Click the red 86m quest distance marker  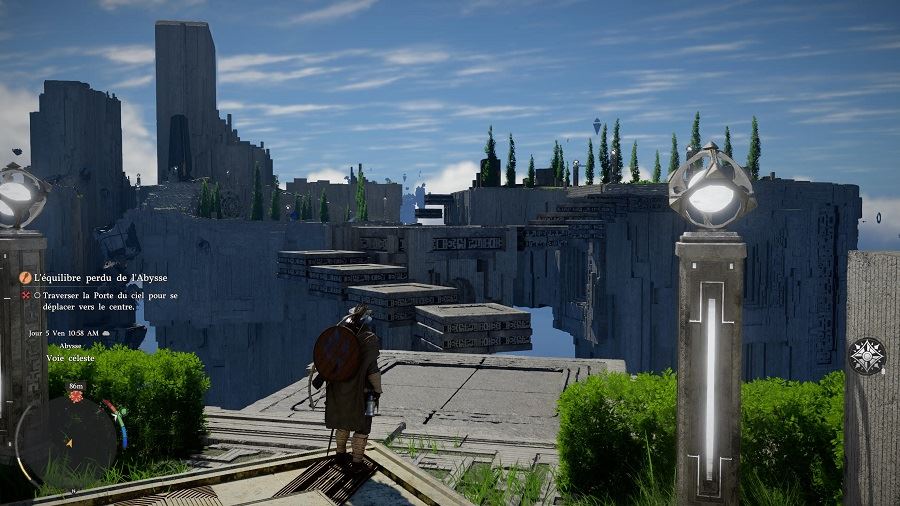pos(76,397)
